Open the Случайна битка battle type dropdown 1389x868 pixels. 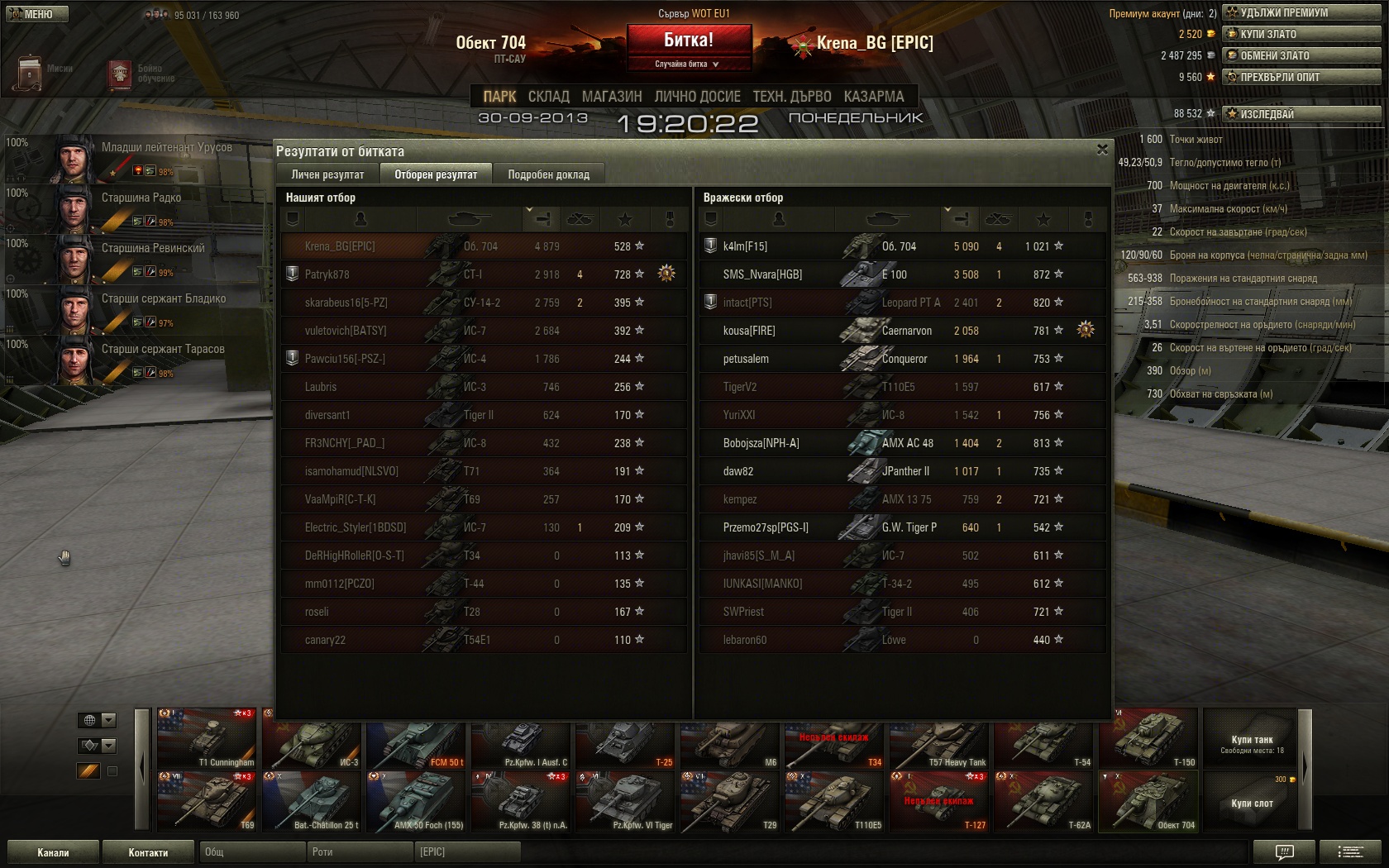click(688, 64)
